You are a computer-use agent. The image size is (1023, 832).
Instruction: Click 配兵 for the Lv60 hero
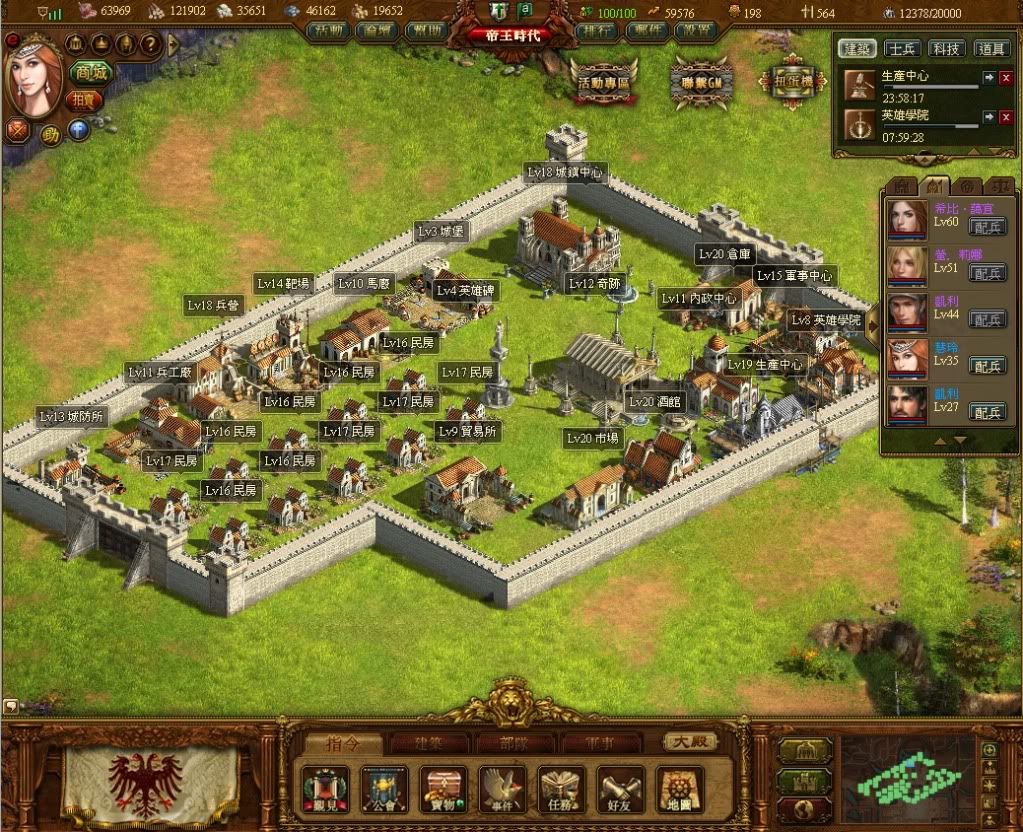click(988, 226)
